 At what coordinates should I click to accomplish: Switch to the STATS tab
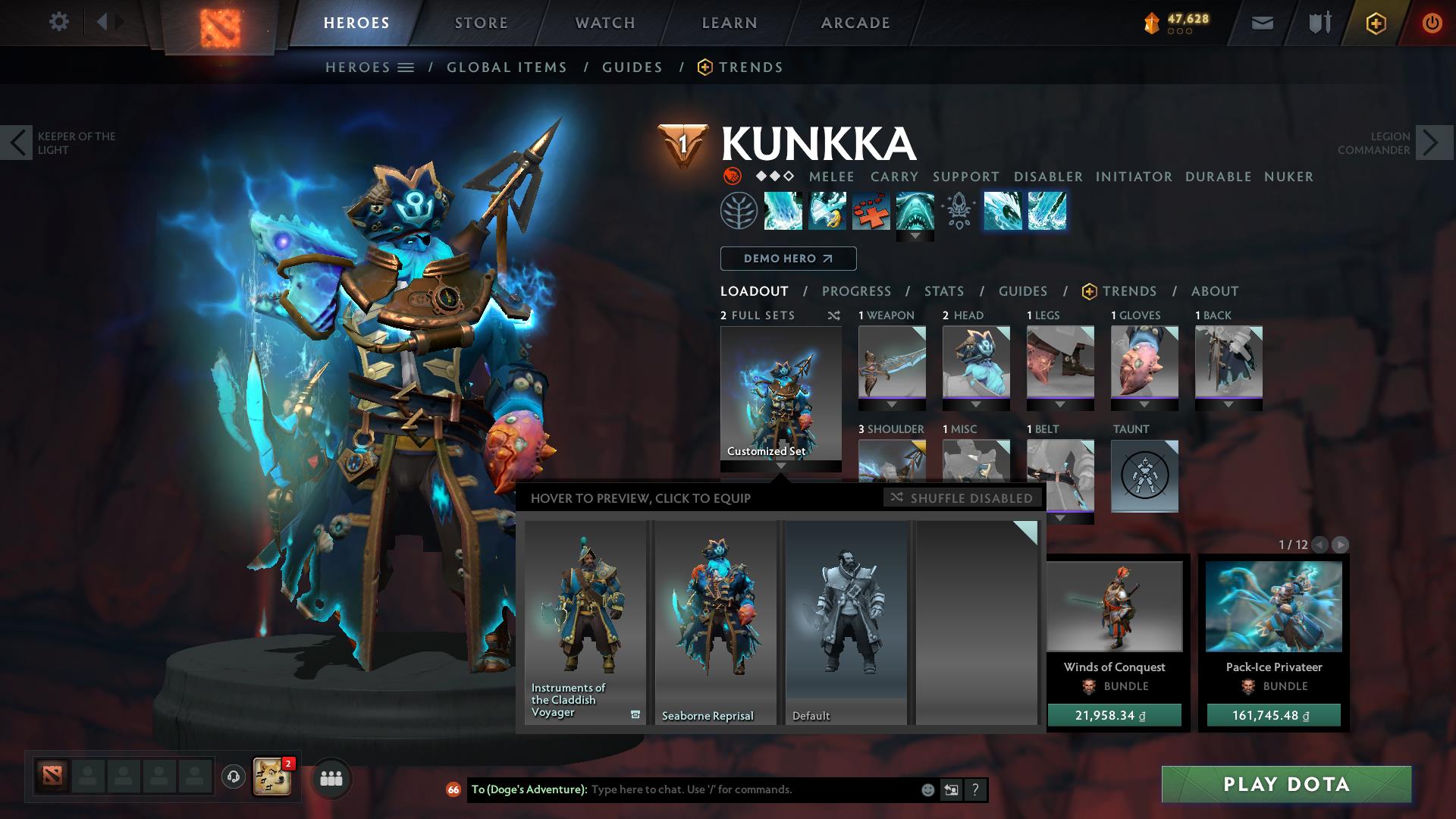943,291
